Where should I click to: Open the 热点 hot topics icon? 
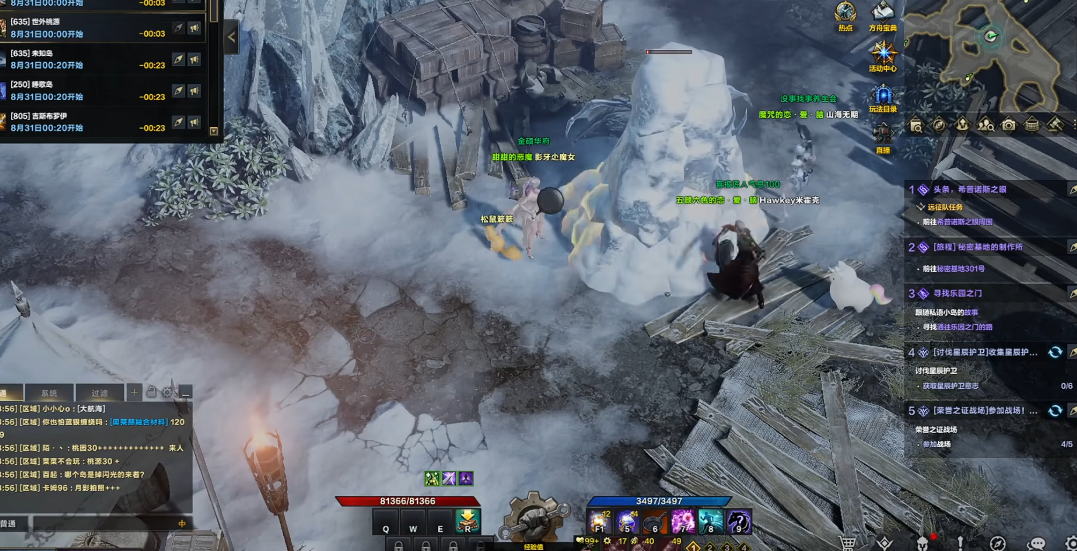coord(846,13)
